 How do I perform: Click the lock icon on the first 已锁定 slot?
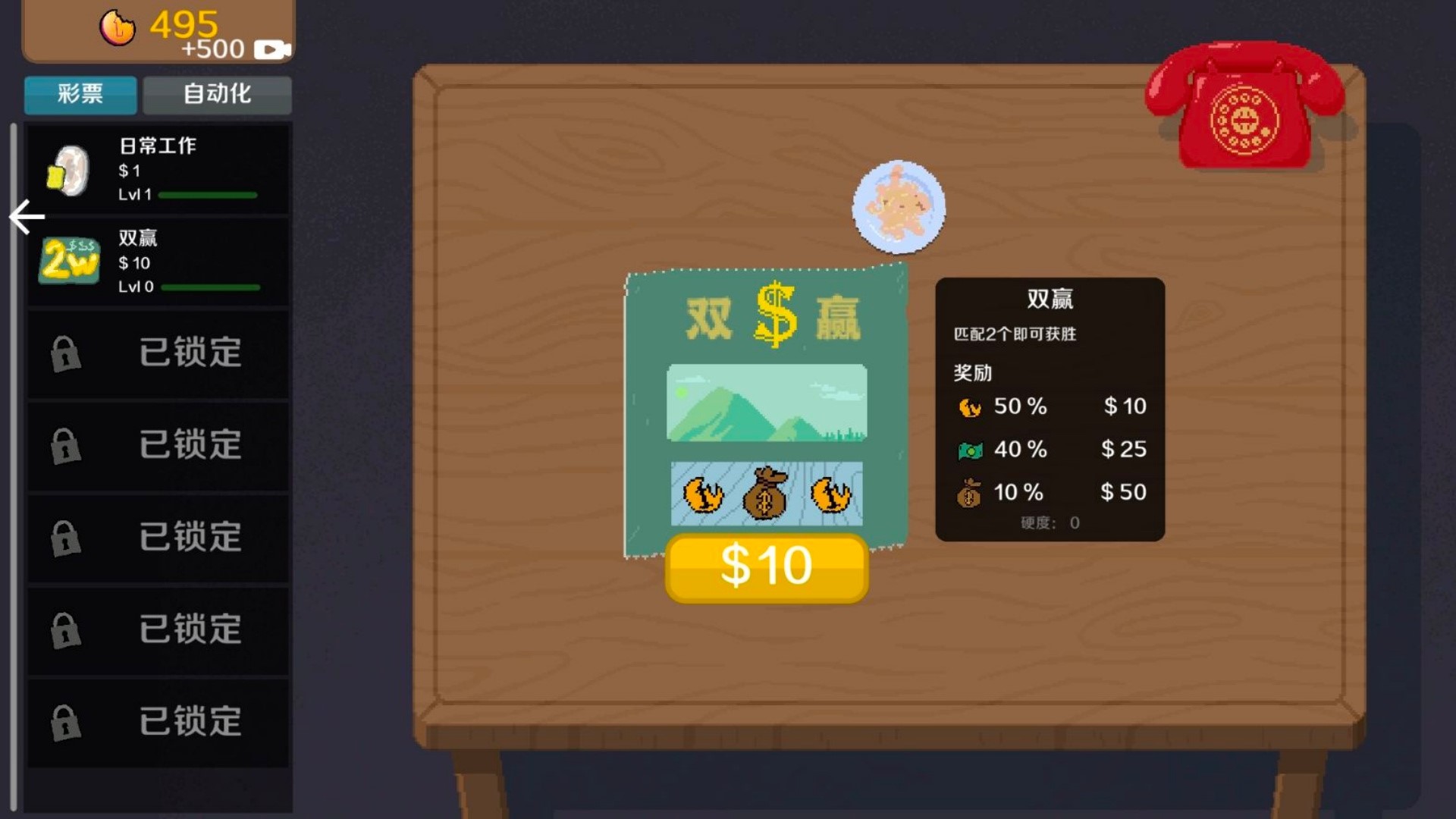coord(67,354)
